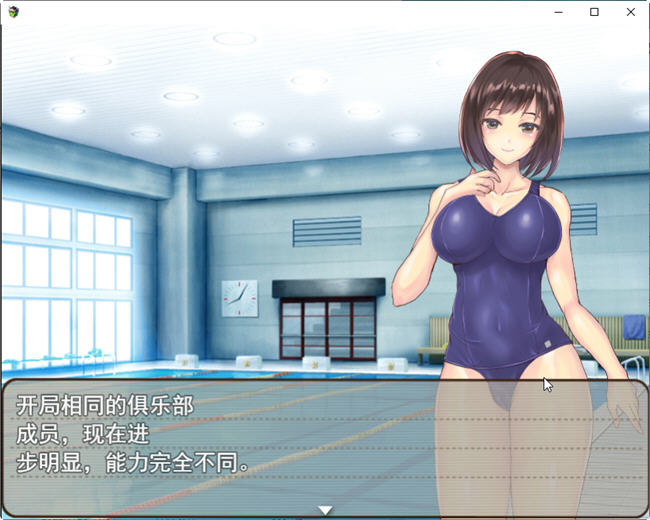The width and height of the screenshot is (650, 520).
Task: Advance dialogue with the white continue arrow
Action: click(x=325, y=510)
